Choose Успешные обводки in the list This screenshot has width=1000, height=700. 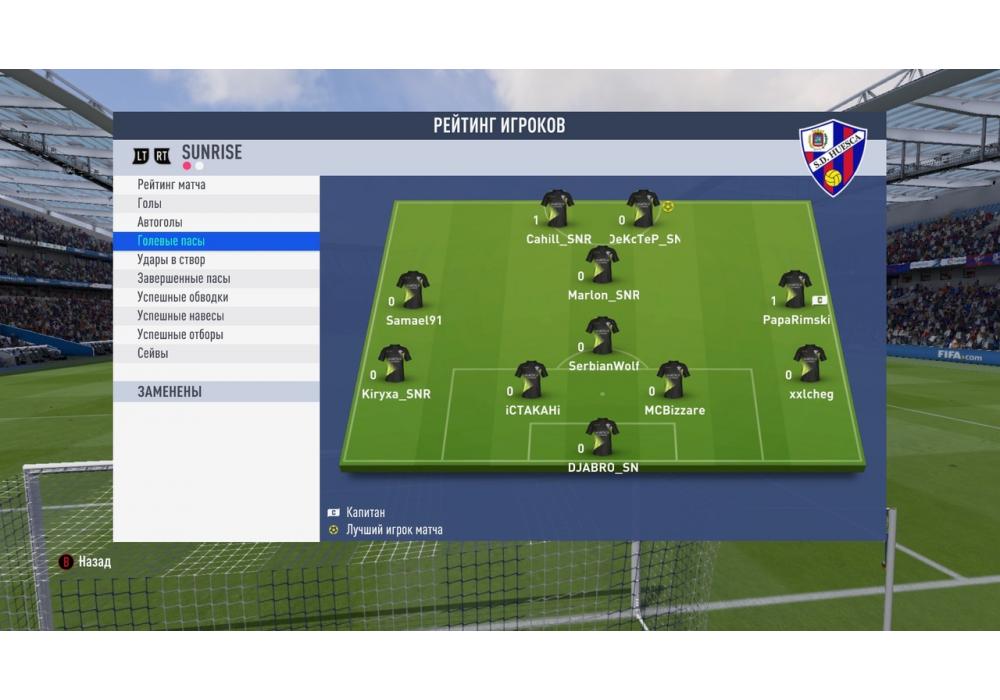coord(183,297)
